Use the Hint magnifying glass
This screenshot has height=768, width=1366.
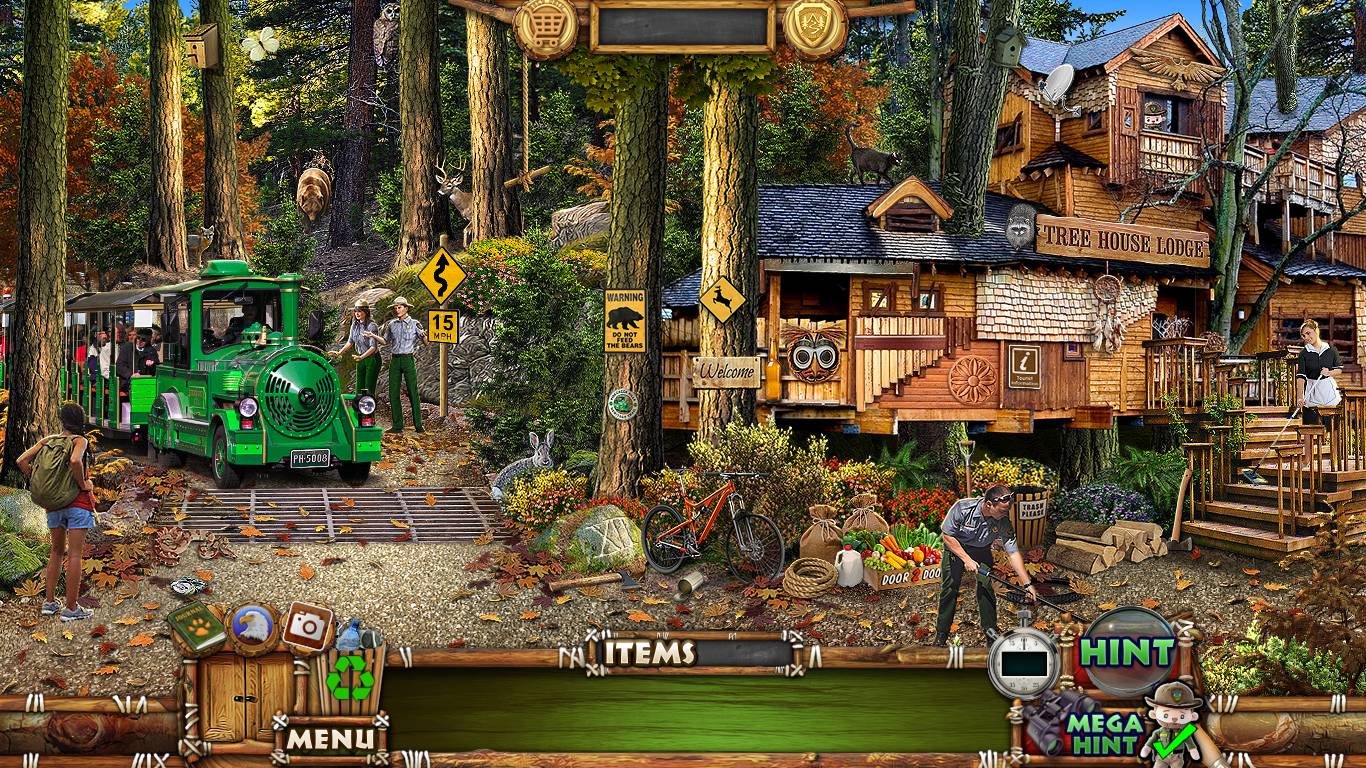point(1130,652)
